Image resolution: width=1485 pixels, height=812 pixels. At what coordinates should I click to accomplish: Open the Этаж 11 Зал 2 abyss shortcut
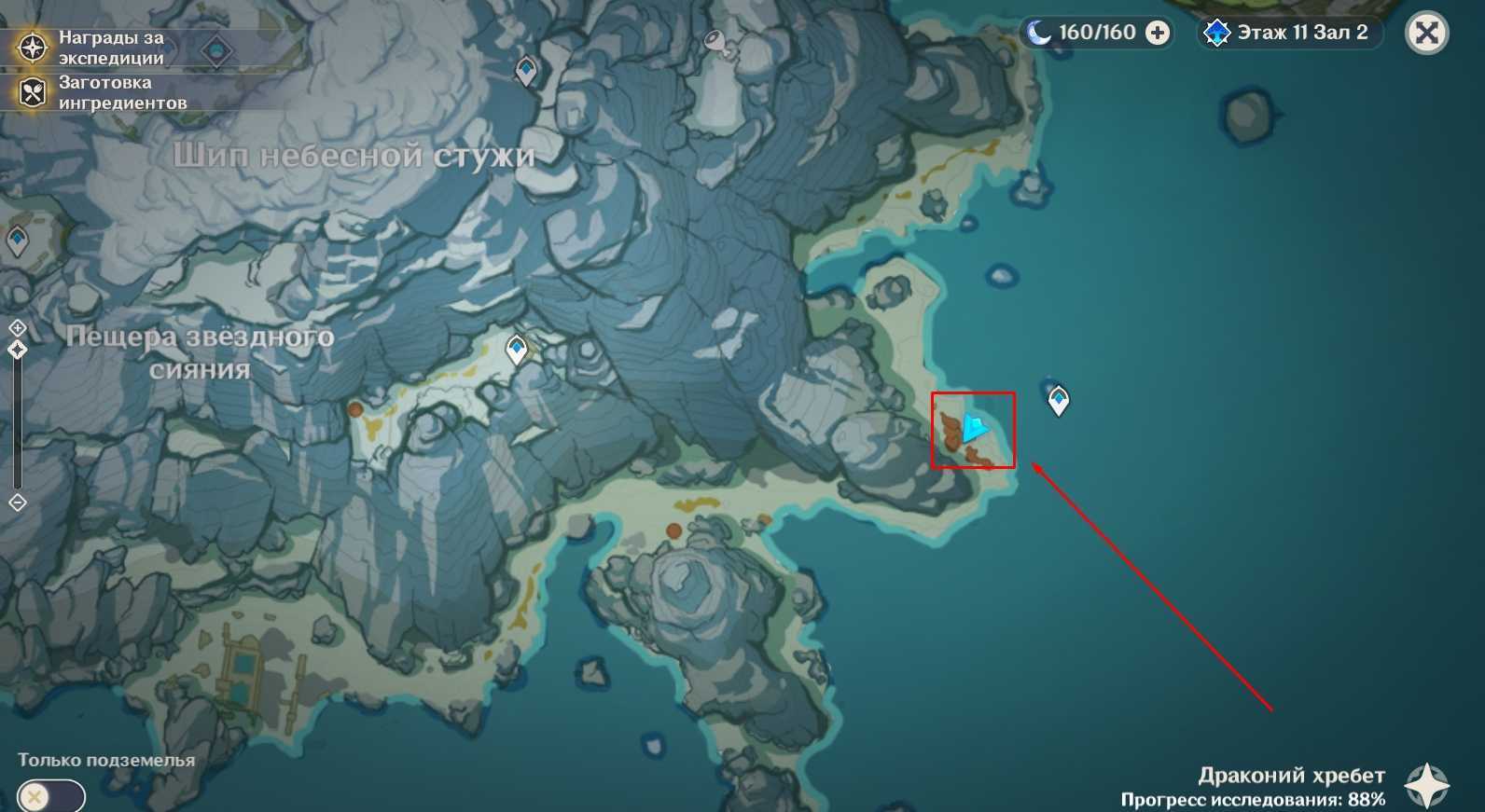coord(1290,34)
